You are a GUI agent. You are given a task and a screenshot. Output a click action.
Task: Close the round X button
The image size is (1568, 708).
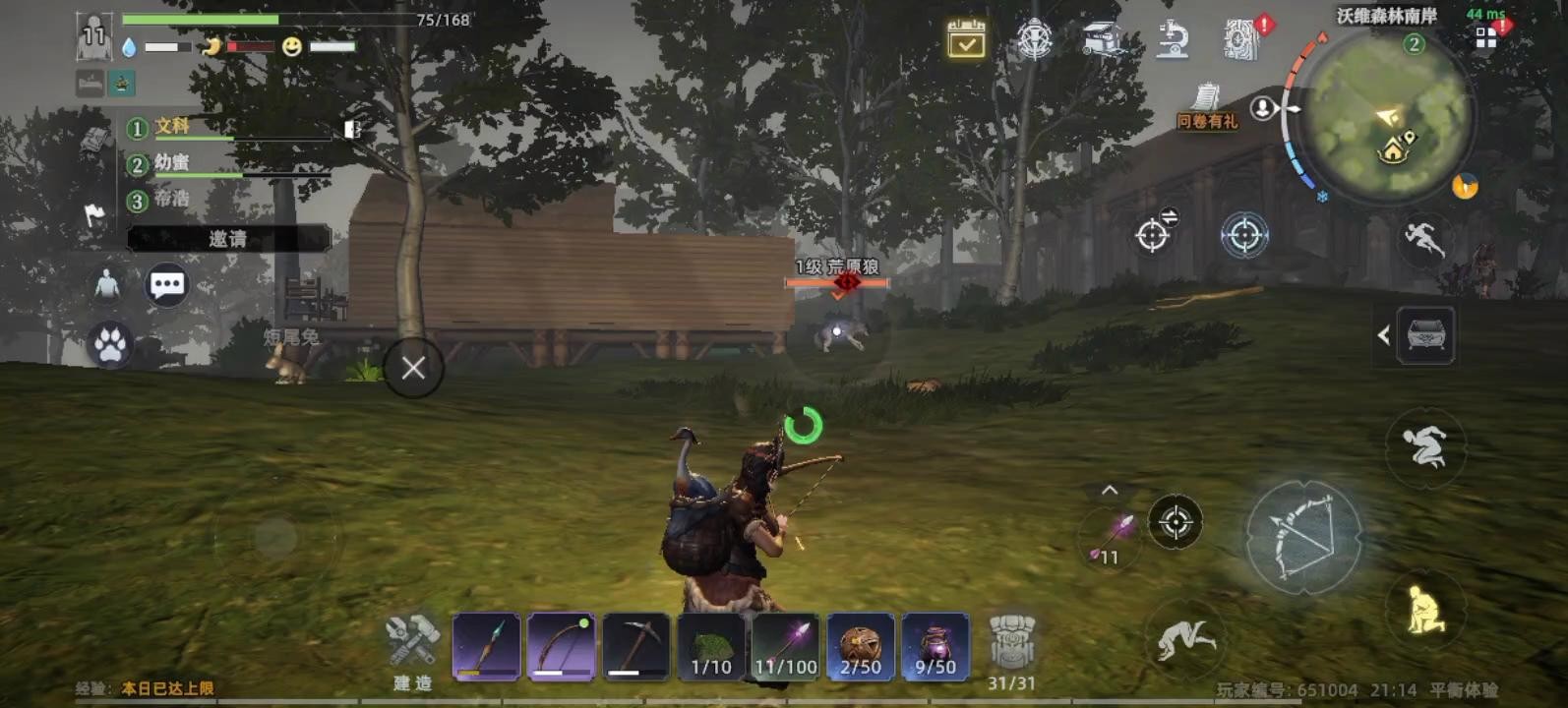(413, 368)
